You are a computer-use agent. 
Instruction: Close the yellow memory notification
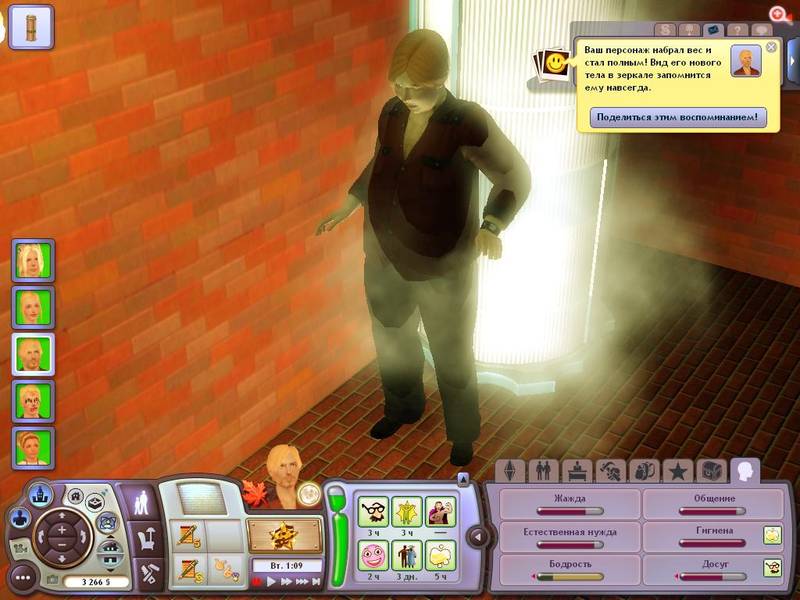(x=771, y=47)
